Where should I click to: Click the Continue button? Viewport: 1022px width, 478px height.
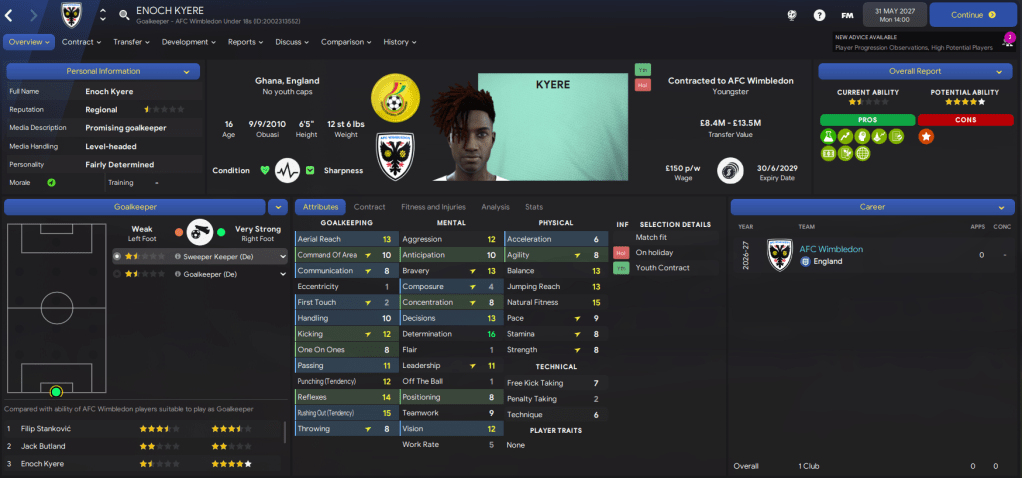point(973,15)
